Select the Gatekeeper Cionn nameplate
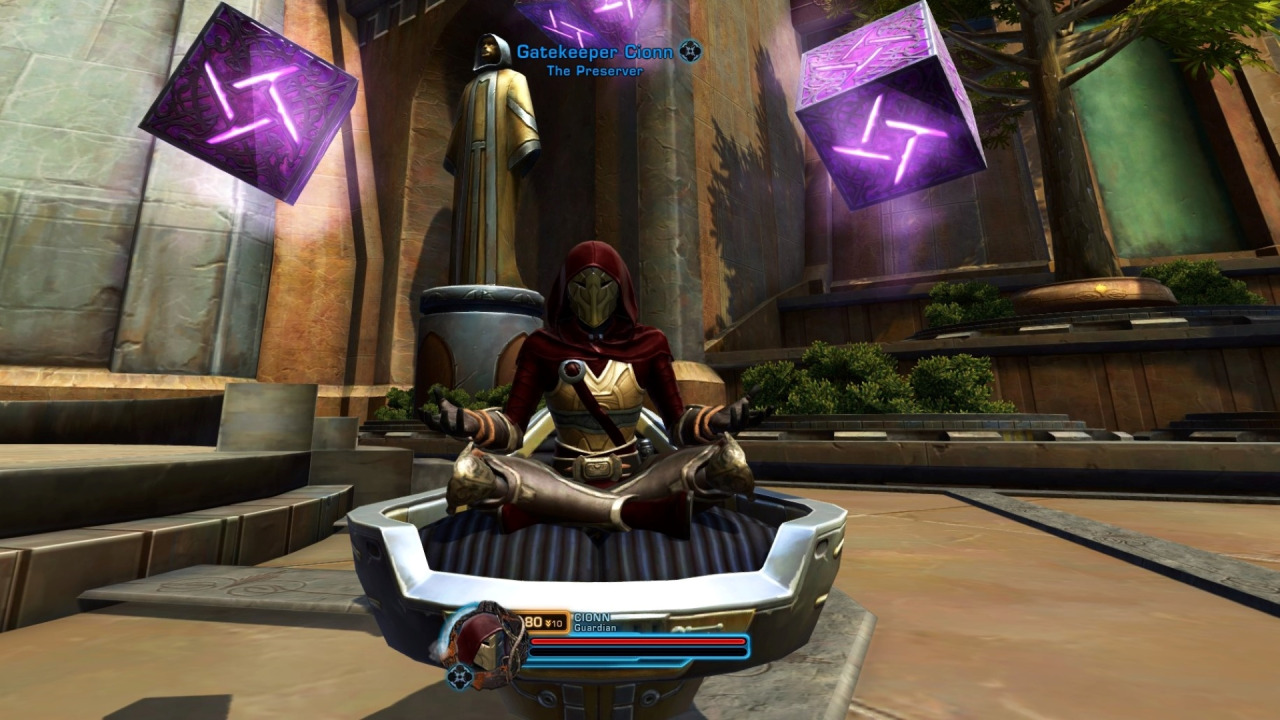This screenshot has height=720, width=1280. pyautogui.click(x=594, y=52)
